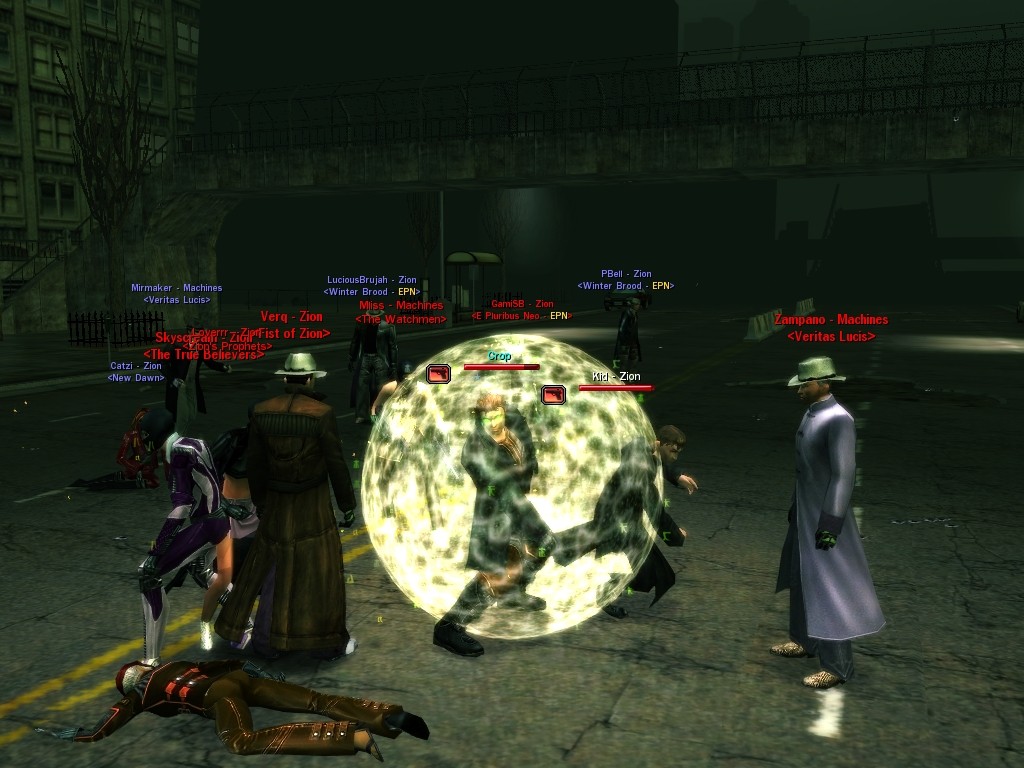Image resolution: width=1024 pixels, height=768 pixels.
Task: Target PBell via the Zion nameplate
Action: point(626,274)
